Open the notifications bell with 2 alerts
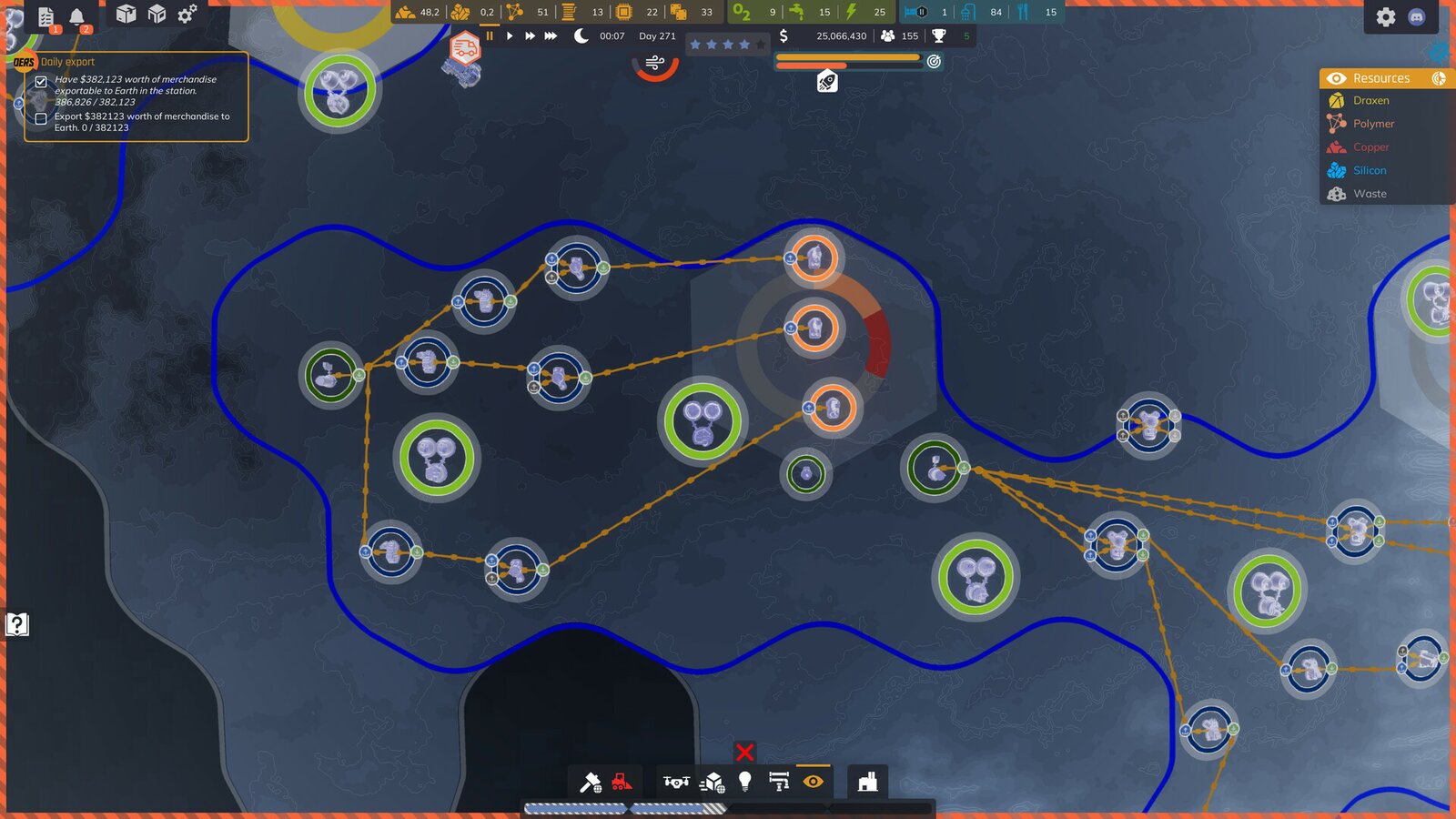 [77, 14]
